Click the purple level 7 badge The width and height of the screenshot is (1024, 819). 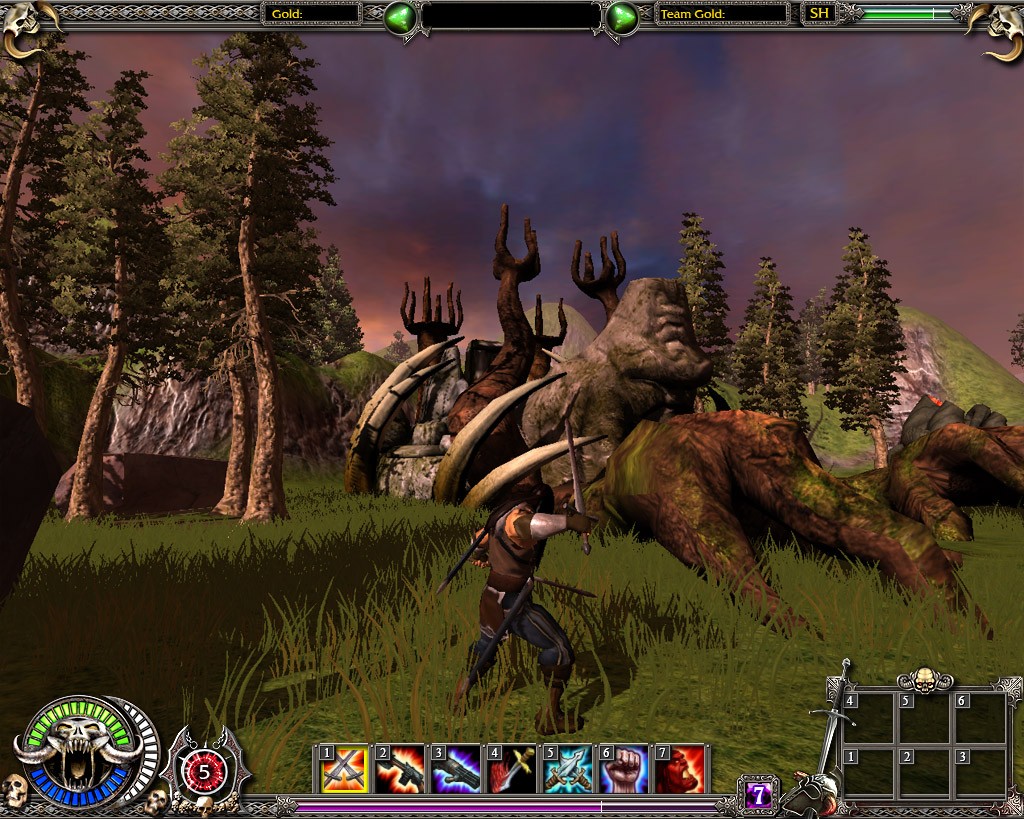coord(759,795)
